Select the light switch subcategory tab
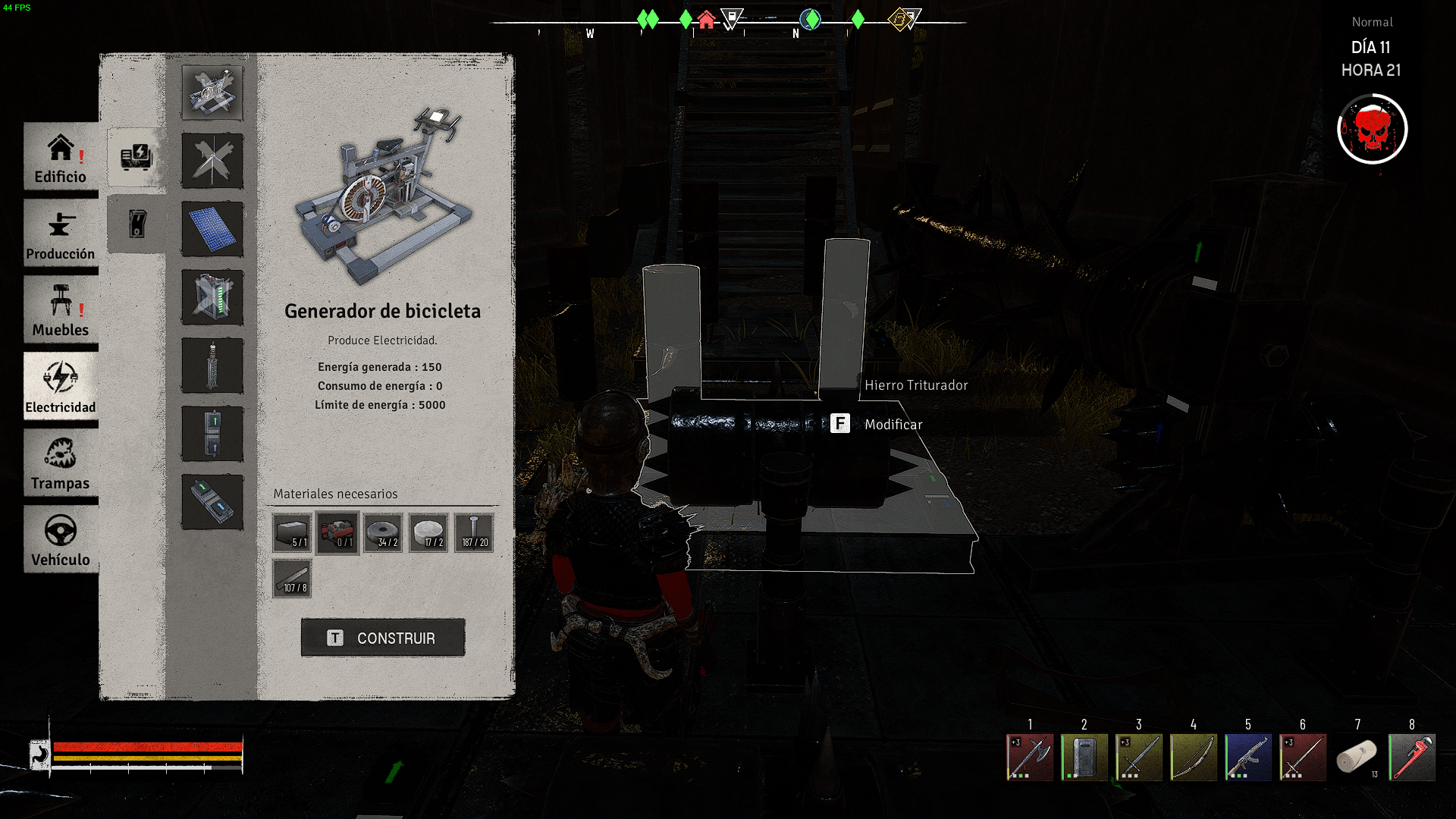Screen dimensions: 1456x819 (x=136, y=224)
